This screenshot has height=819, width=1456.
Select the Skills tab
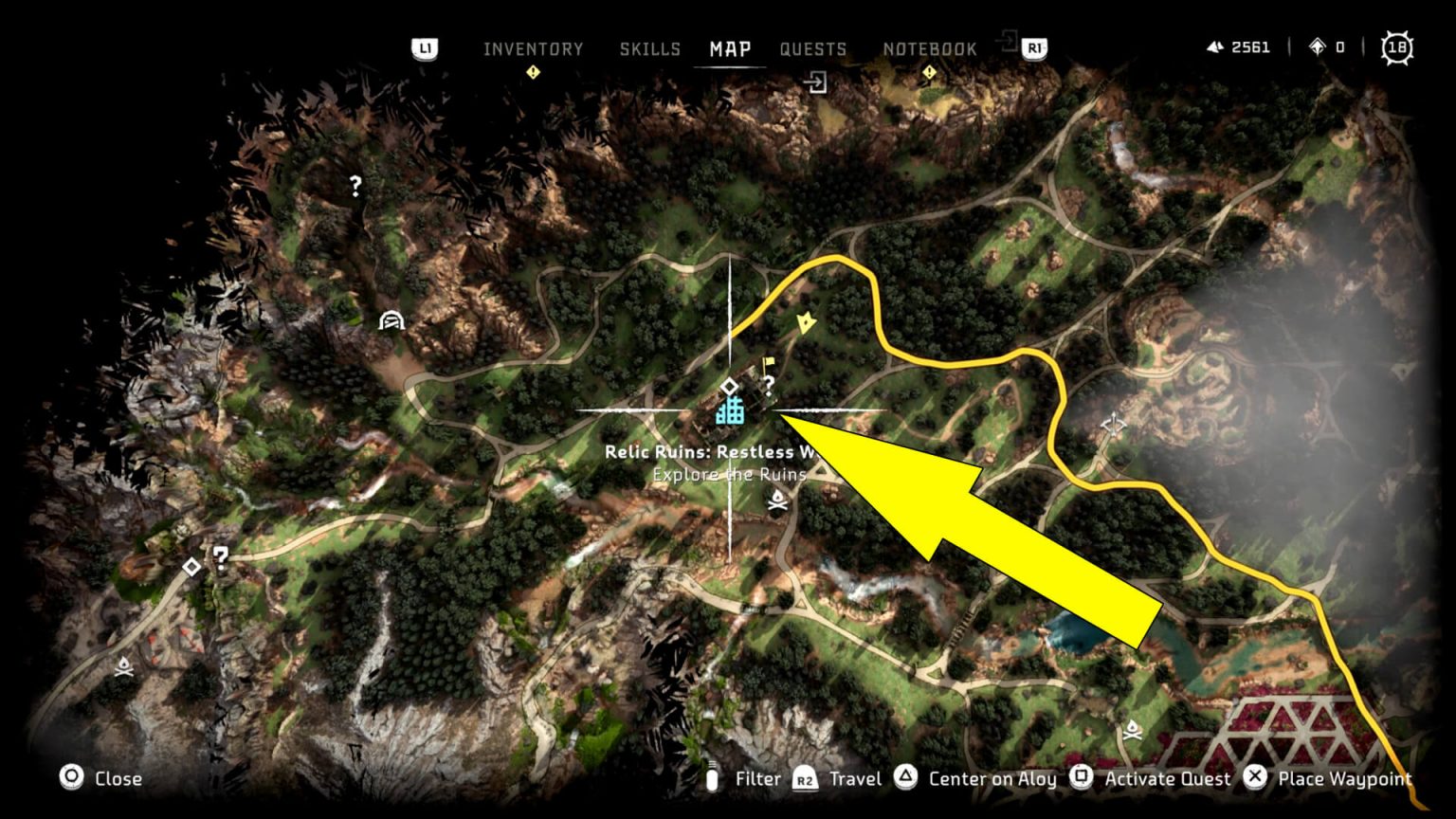coord(651,48)
